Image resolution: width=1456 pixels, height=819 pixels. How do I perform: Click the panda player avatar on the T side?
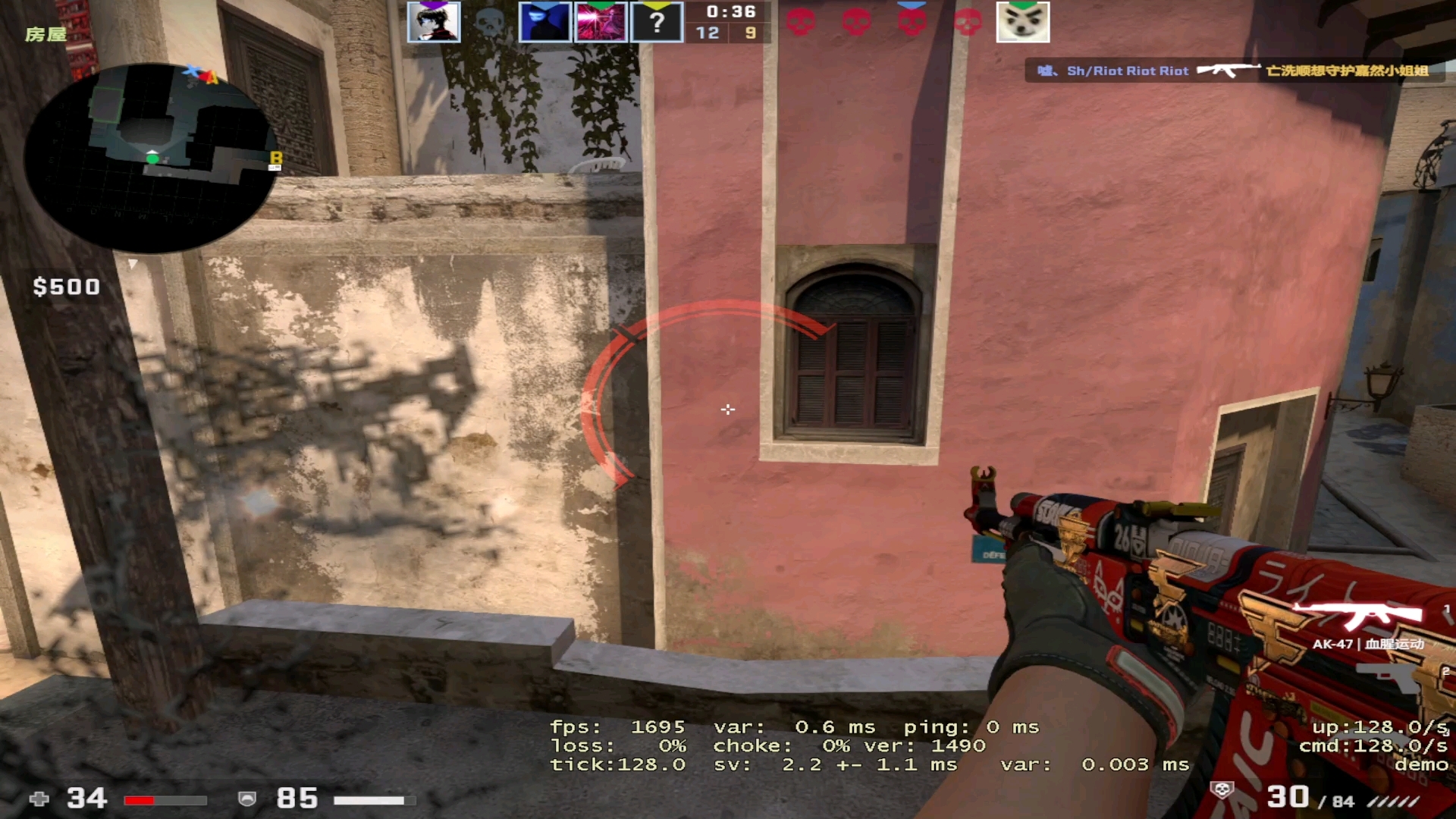[x=1022, y=22]
